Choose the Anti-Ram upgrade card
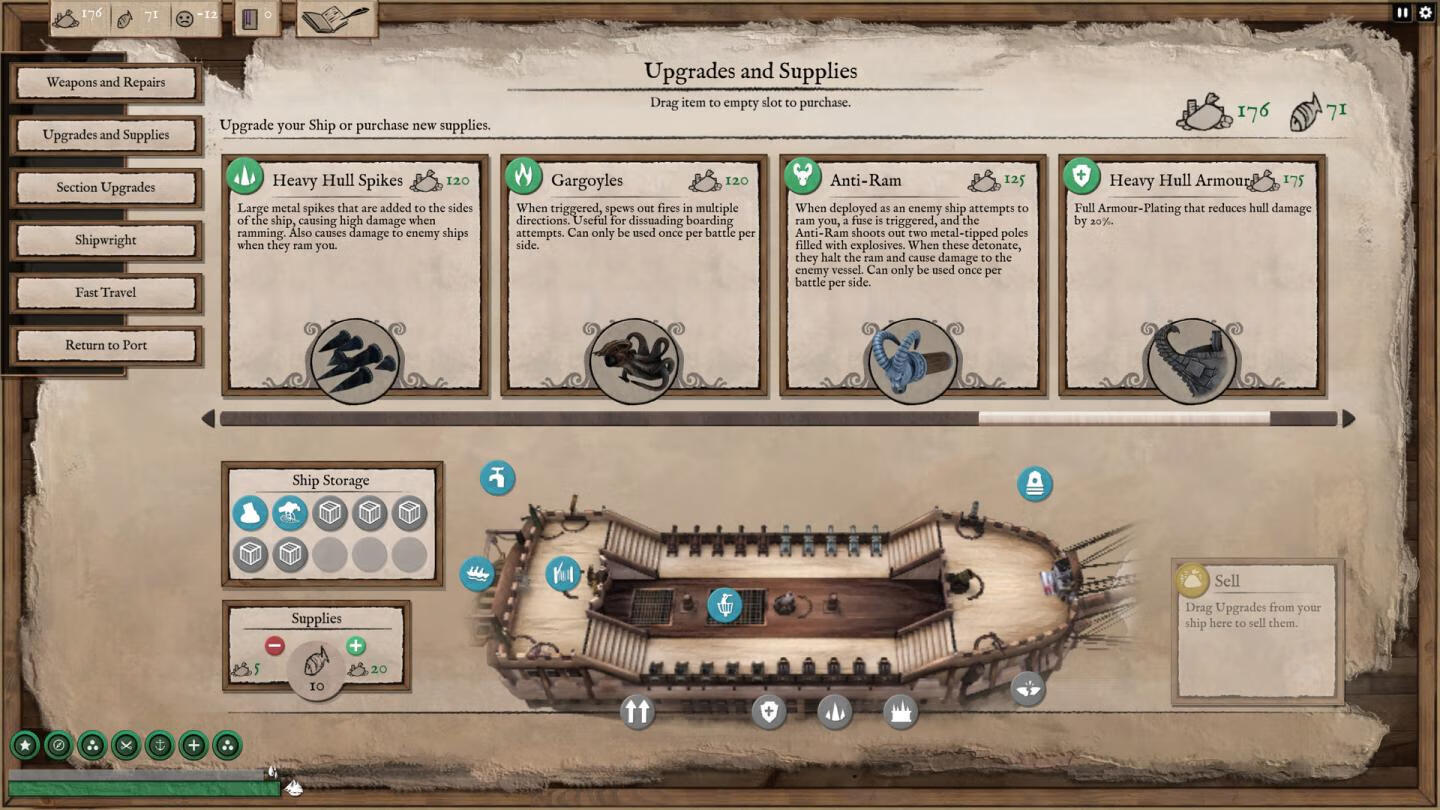 pyautogui.click(x=912, y=275)
